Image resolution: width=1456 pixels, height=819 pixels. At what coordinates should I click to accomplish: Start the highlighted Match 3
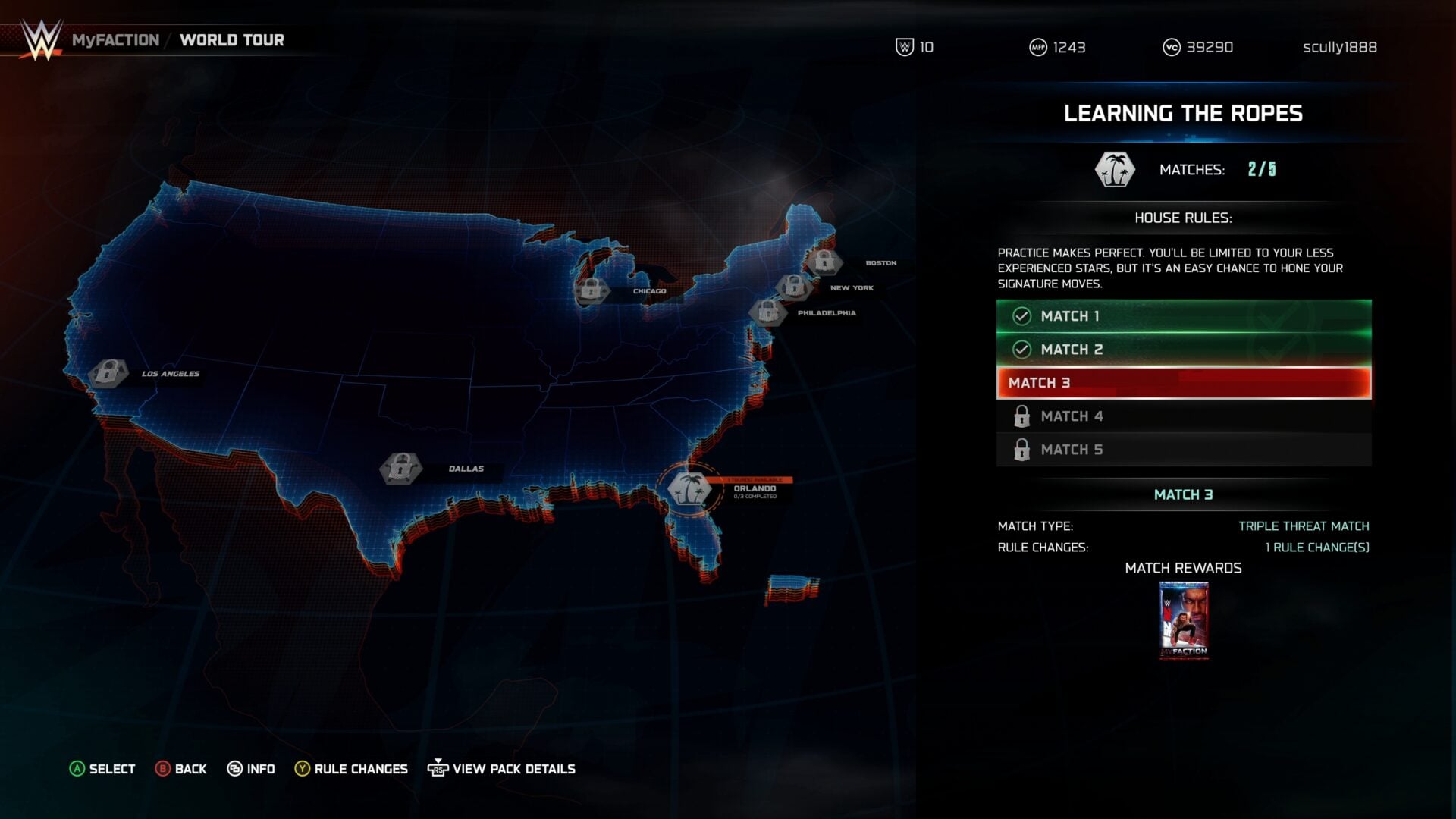pos(1183,383)
